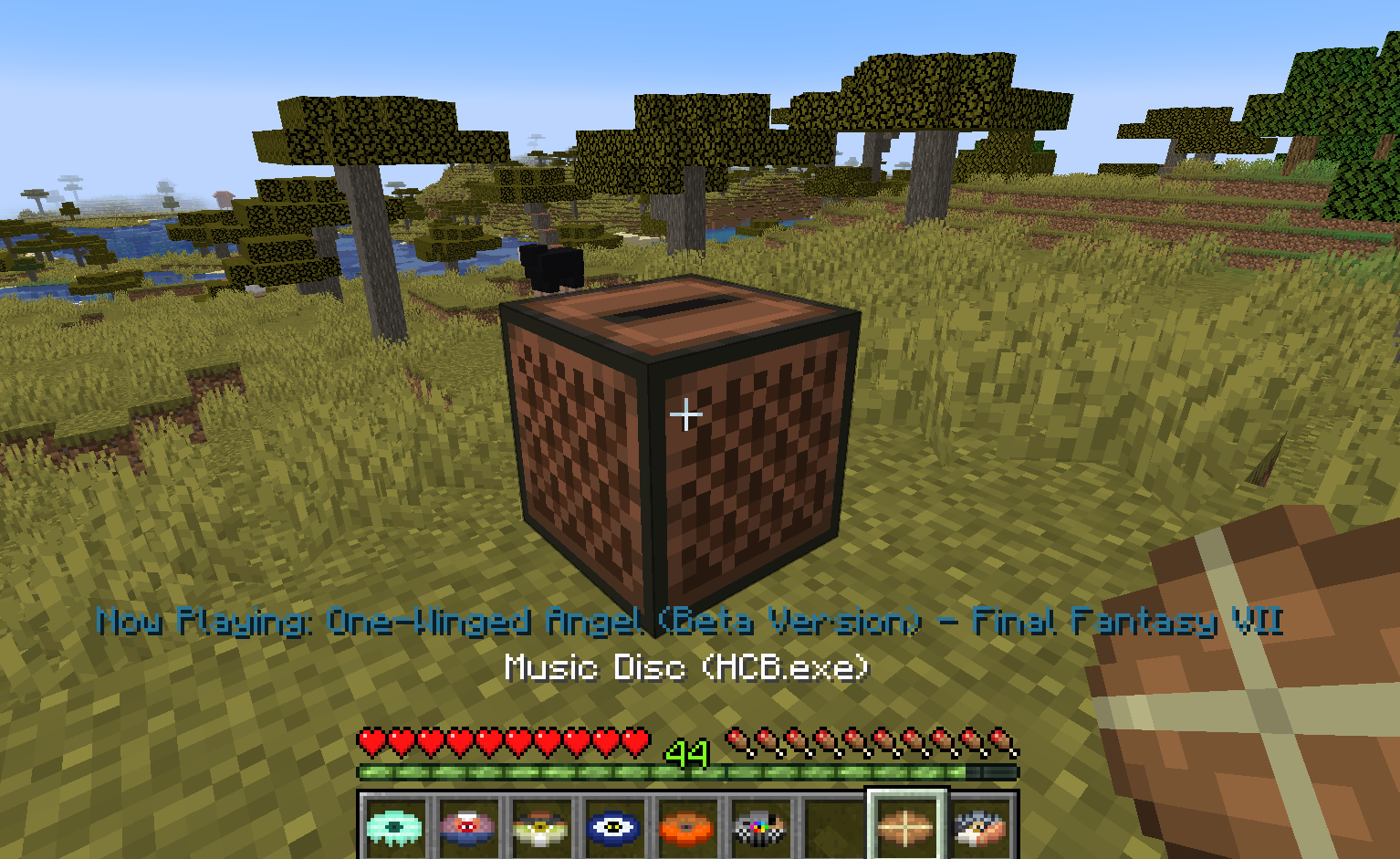Select the orange music disc slot

(x=686, y=827)
